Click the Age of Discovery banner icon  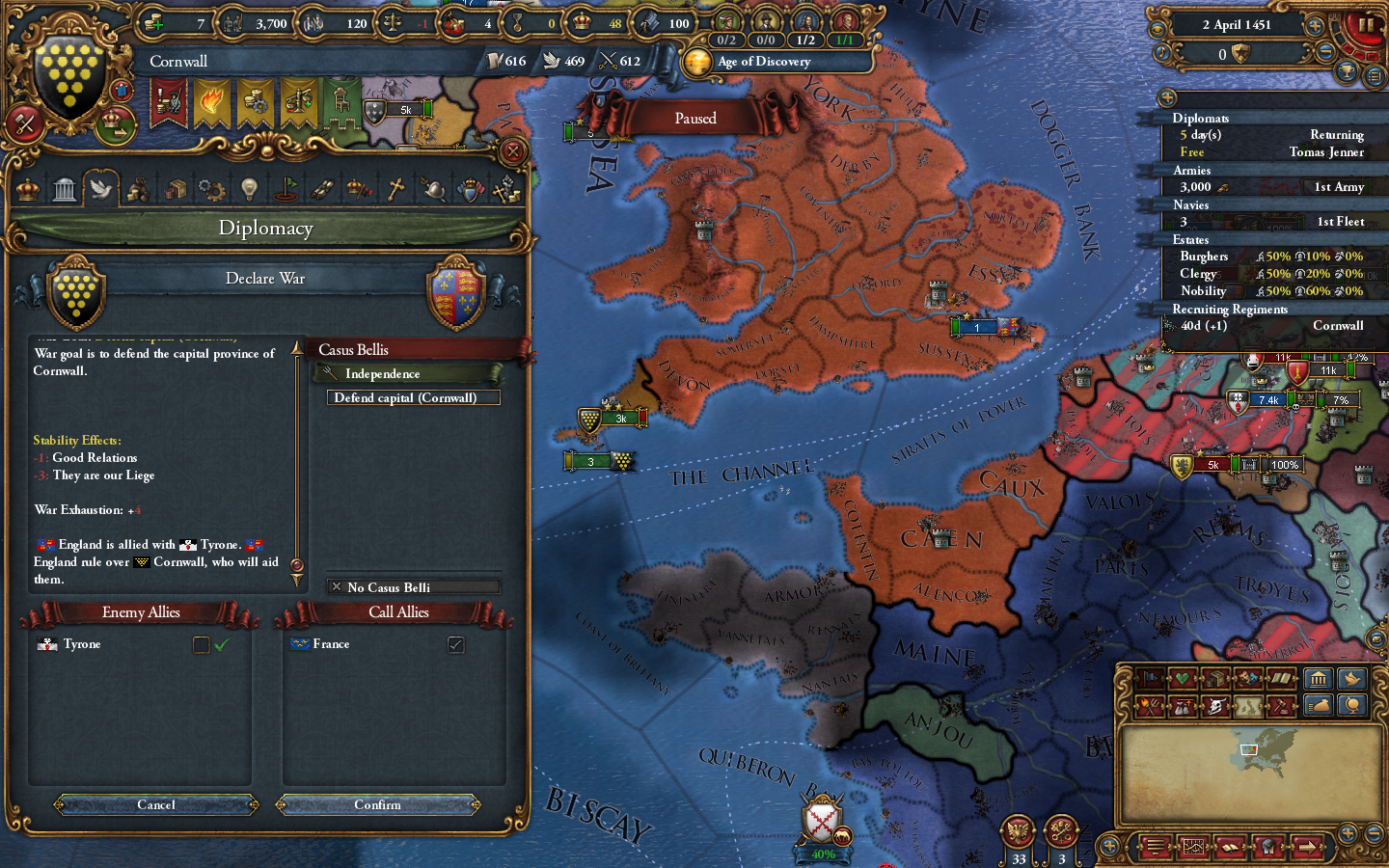pyautogui.click(x=698, y=61)
